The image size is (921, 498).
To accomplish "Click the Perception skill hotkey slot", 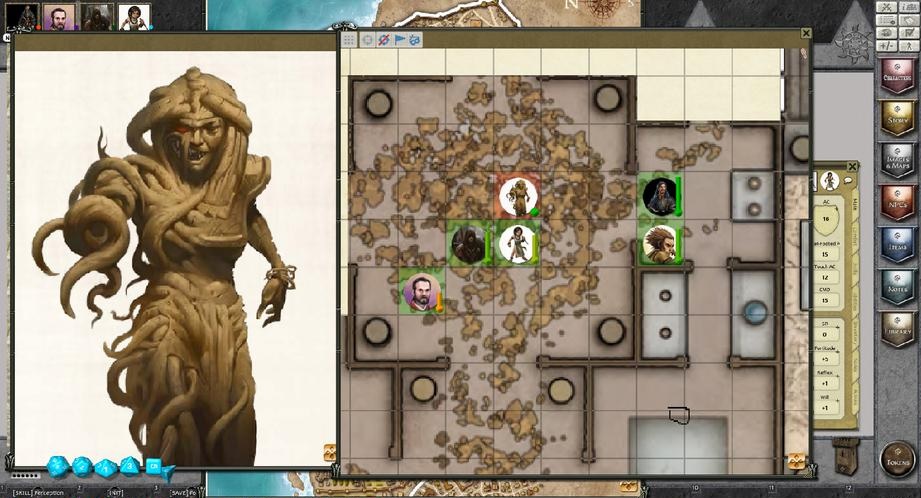I will [x=38, y=493].
